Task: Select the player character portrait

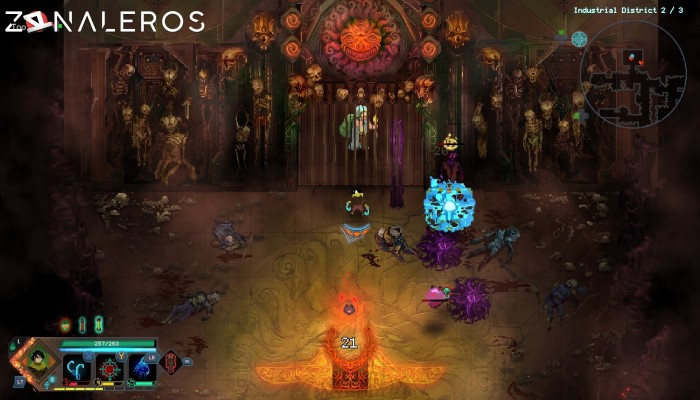Action: pos(38,360)
